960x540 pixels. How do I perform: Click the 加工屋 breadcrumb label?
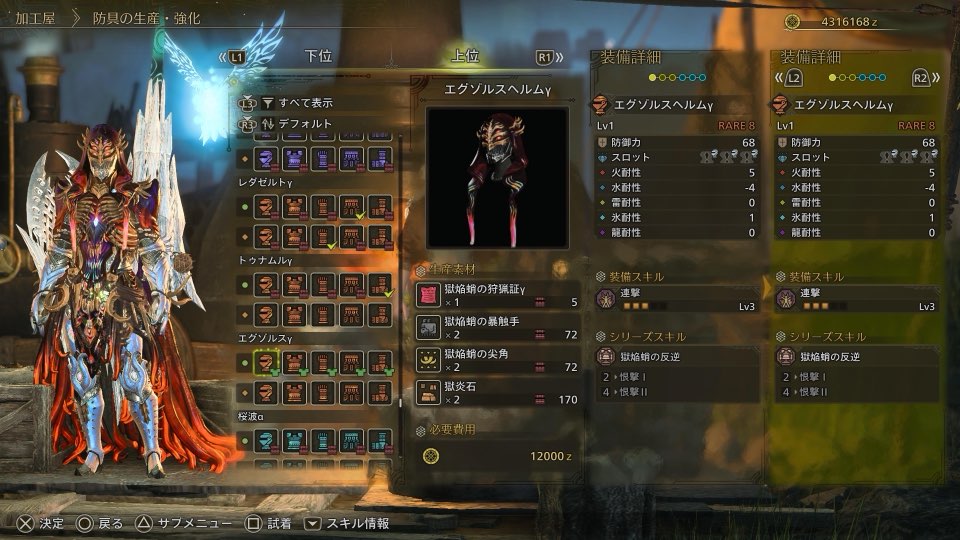35,19
